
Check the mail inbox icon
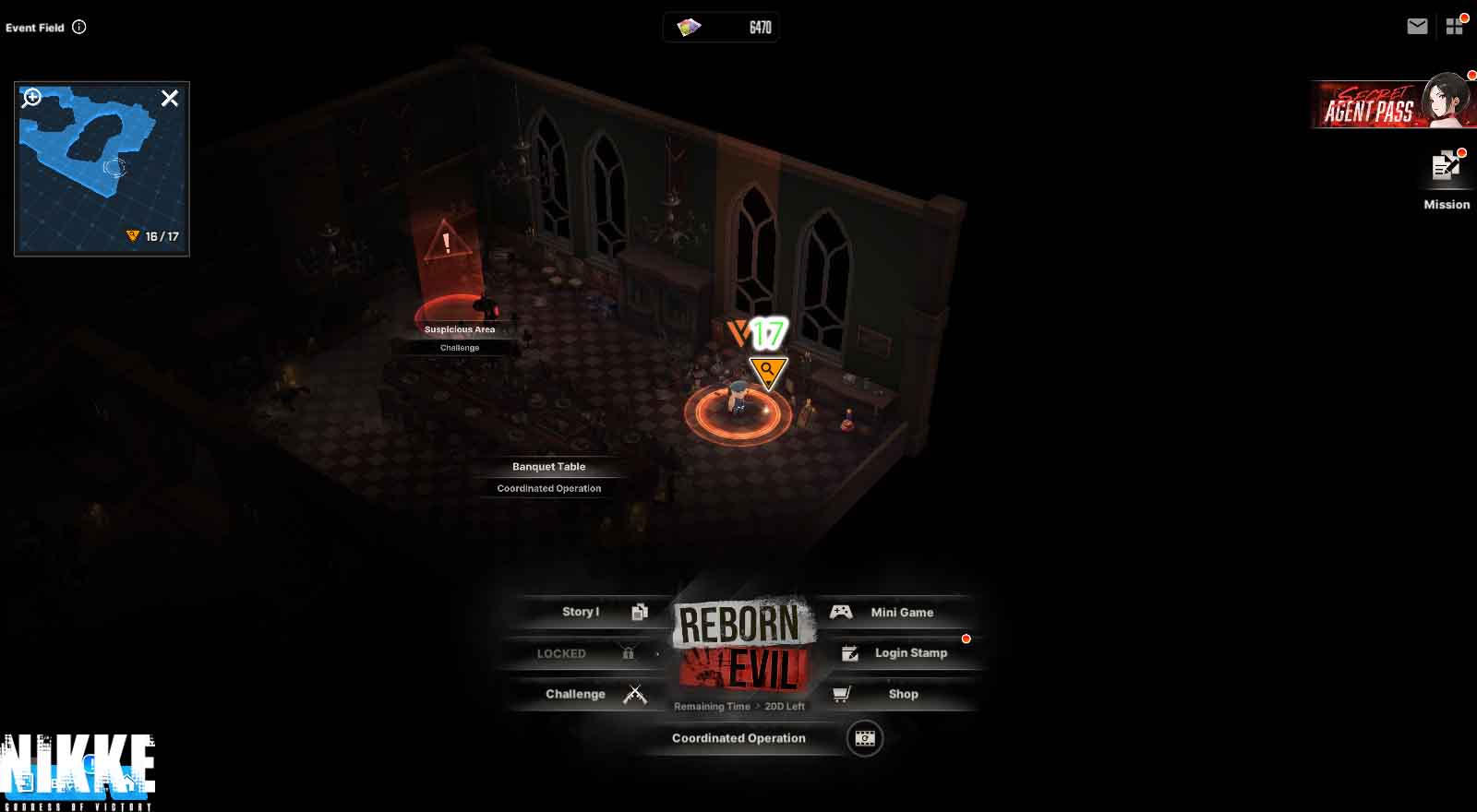tap(1417, 27)
